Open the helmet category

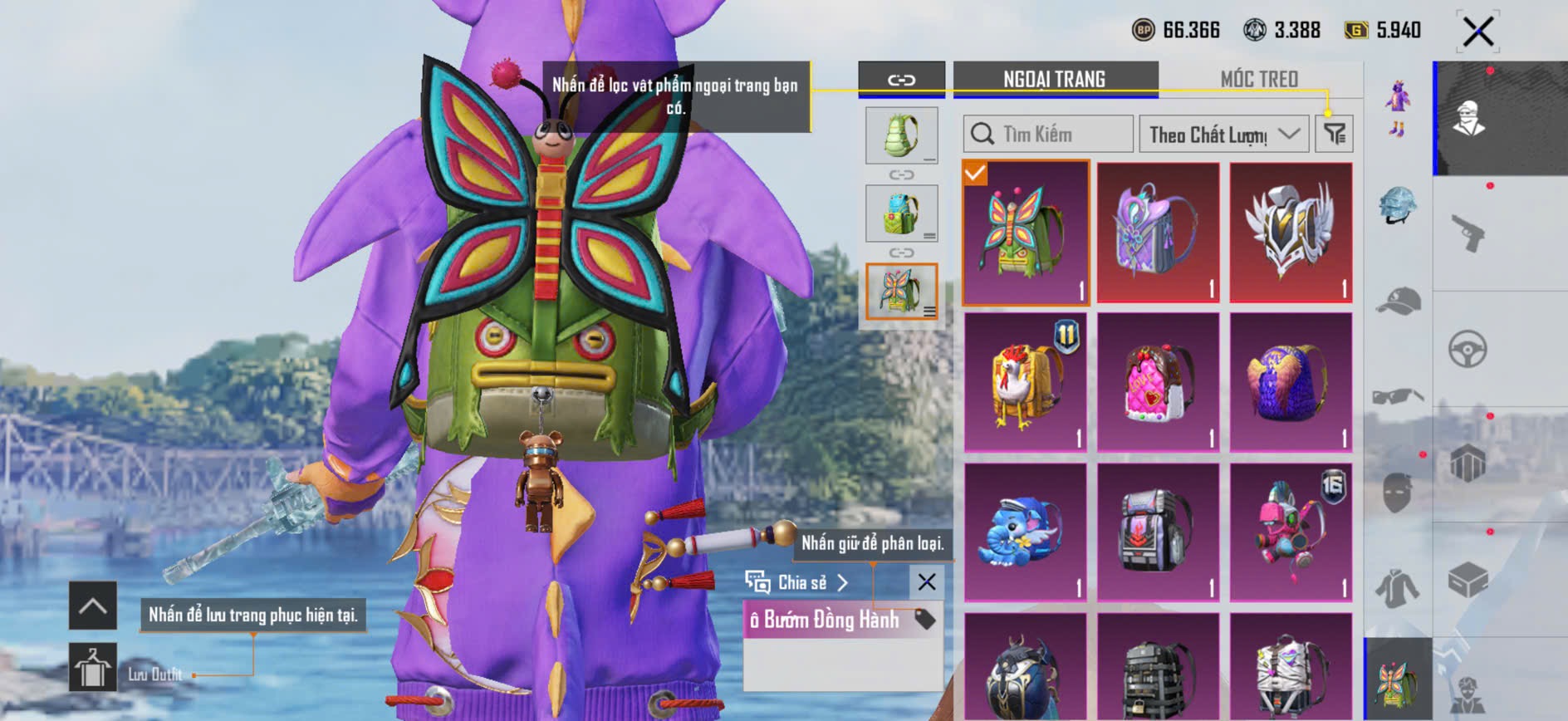pyautogui.click(x=1399, y=206)
